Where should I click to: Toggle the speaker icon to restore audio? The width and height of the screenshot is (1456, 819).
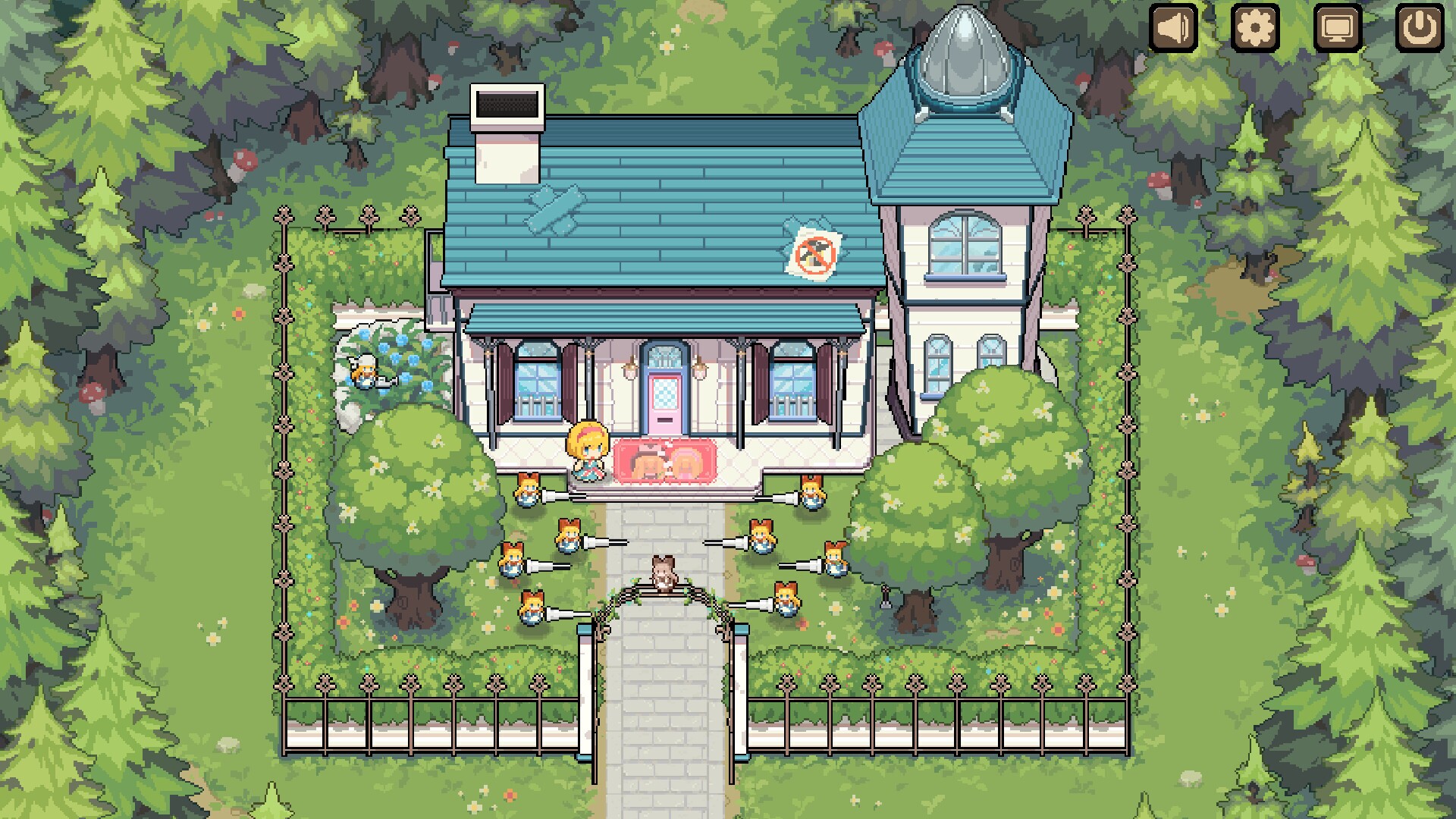point(1174,29)
